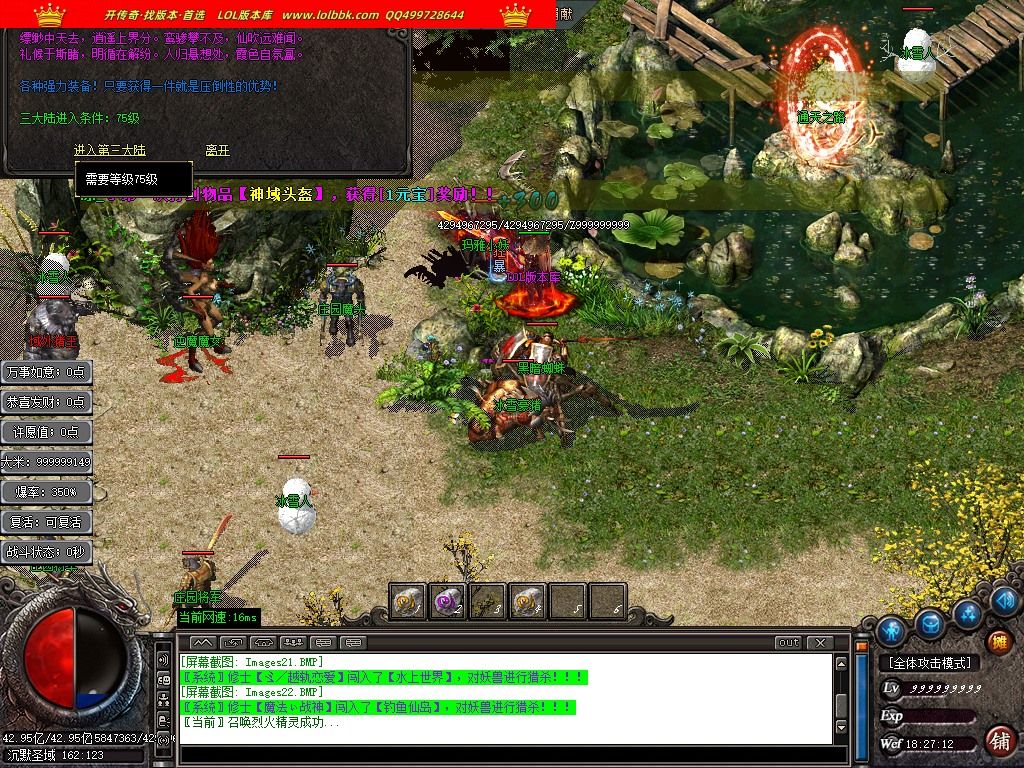The width and height of the screenshot is (1024, 768).
Task: Click the 恭喜发财 status button
Action: [x=47, y=402]
